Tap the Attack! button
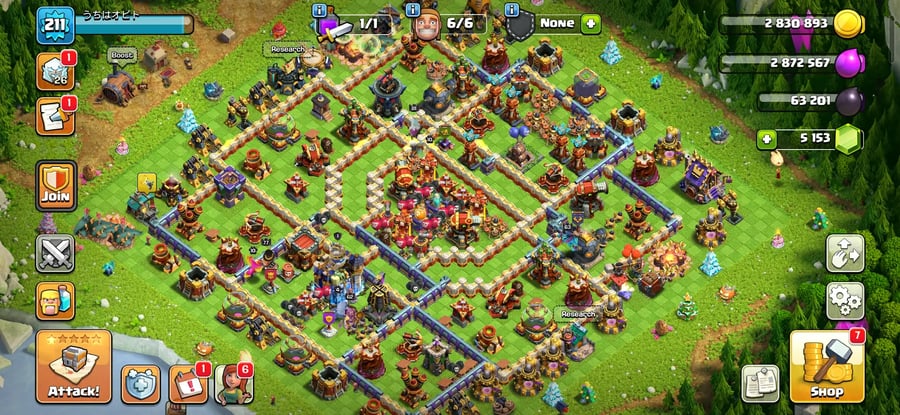This screenshot has height=415, width=900. tap(73, 367)
